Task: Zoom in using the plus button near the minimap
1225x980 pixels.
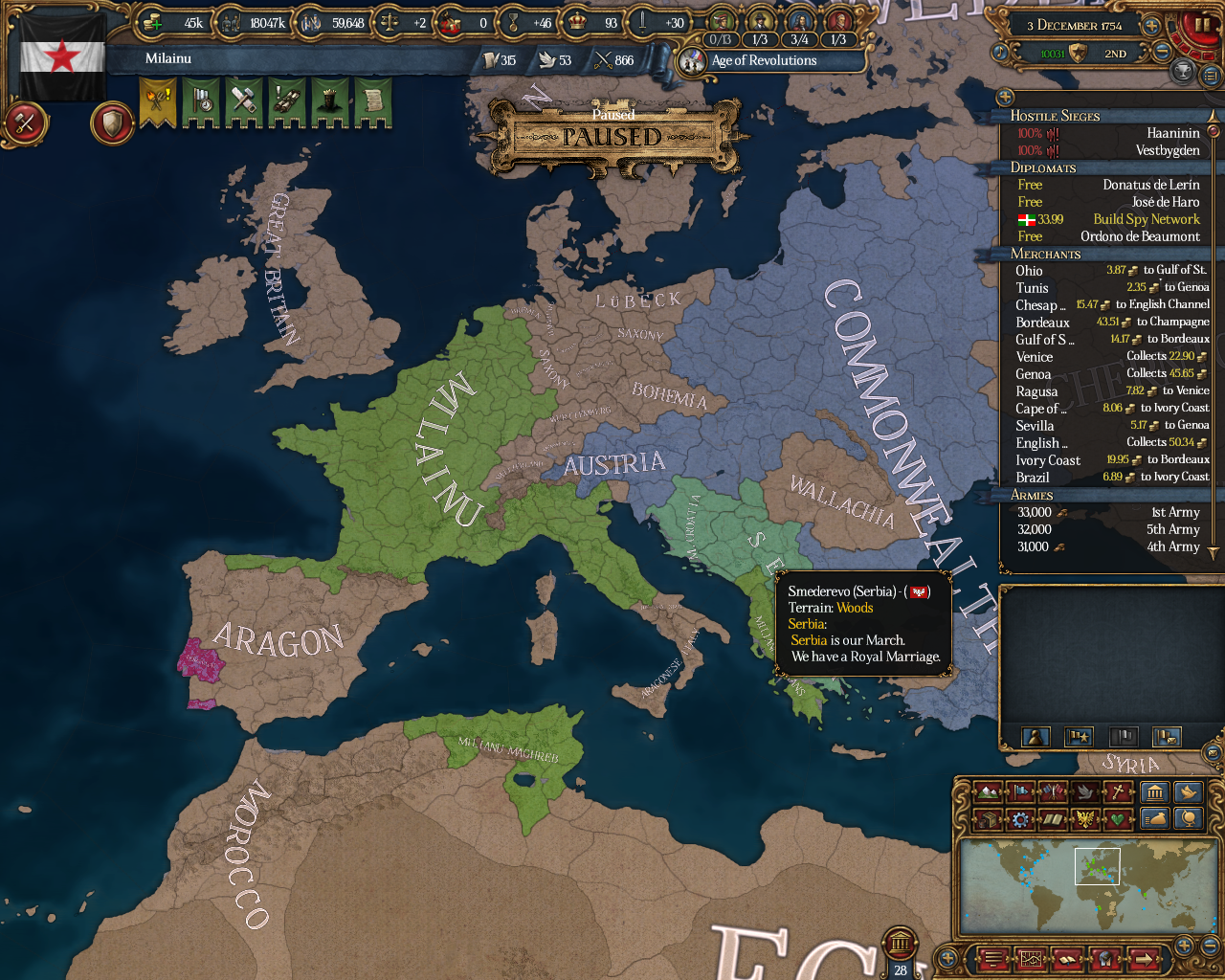Action: pos(1183,945)
